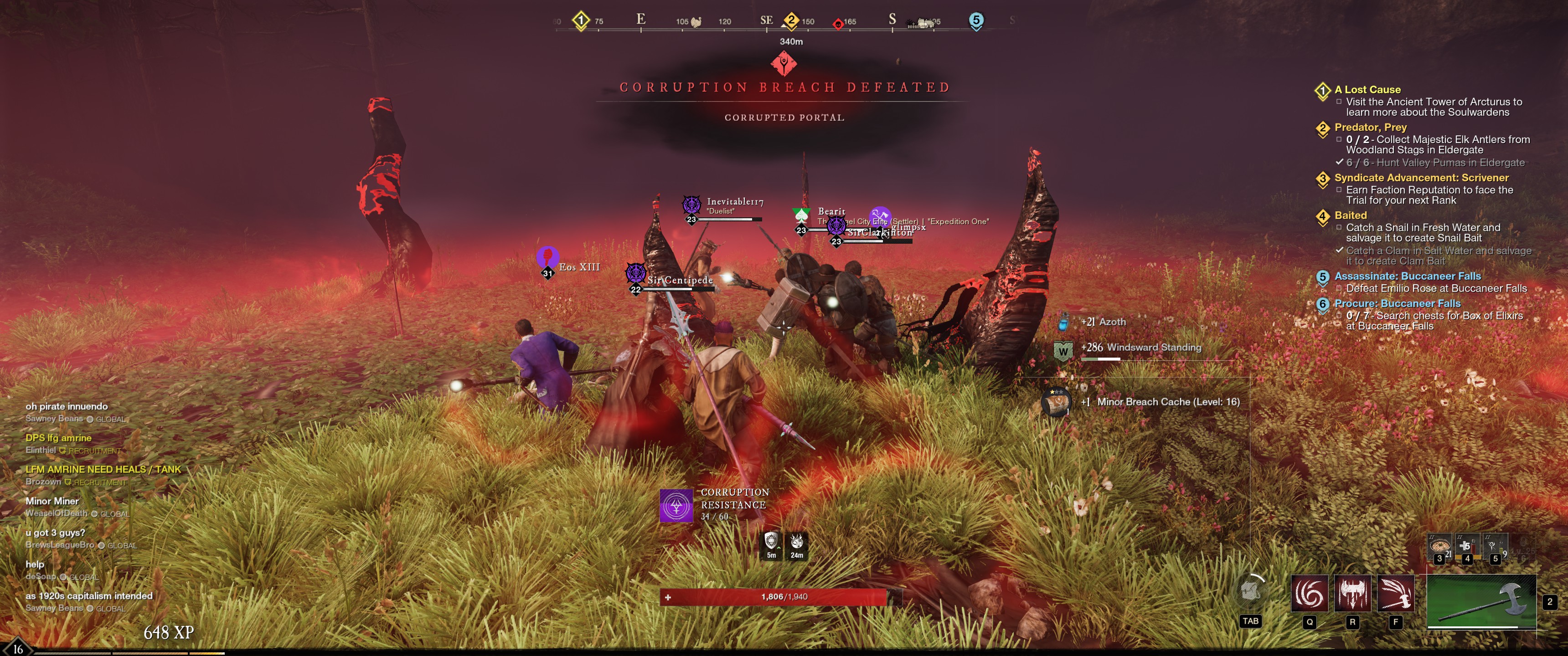Viewport: 1568px width, 656px height.
Task: Trigger the axe sweep ability icon
Action: click(1395, 593)
